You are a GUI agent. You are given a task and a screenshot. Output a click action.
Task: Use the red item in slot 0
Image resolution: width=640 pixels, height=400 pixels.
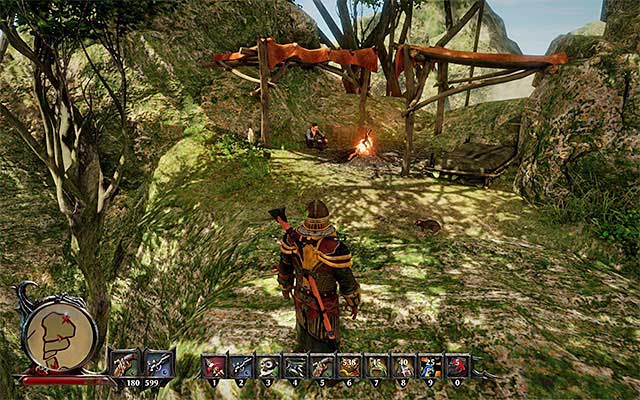coord(457,366)
